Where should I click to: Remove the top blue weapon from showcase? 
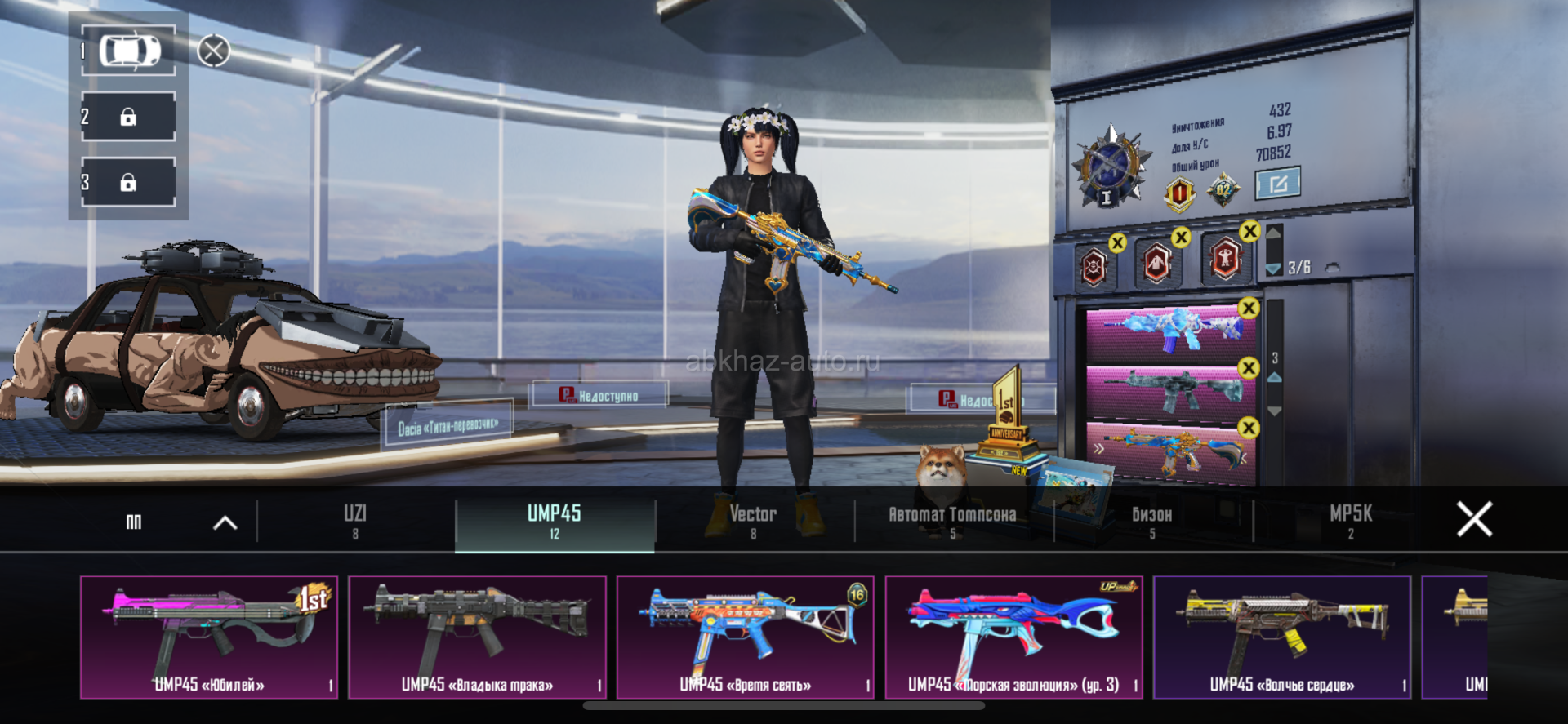1249,309
